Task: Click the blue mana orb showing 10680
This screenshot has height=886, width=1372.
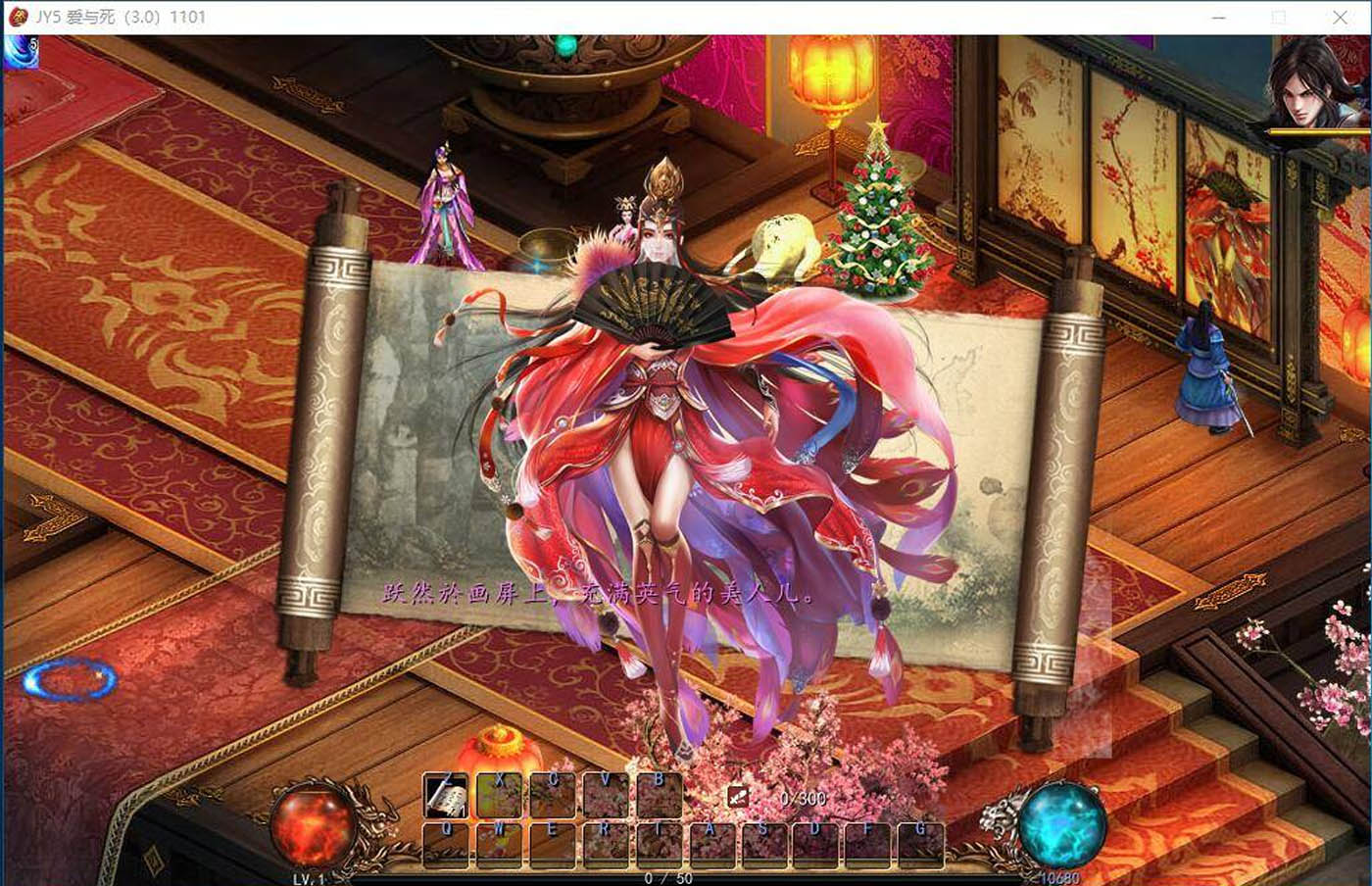Action: coord(1064,829)
